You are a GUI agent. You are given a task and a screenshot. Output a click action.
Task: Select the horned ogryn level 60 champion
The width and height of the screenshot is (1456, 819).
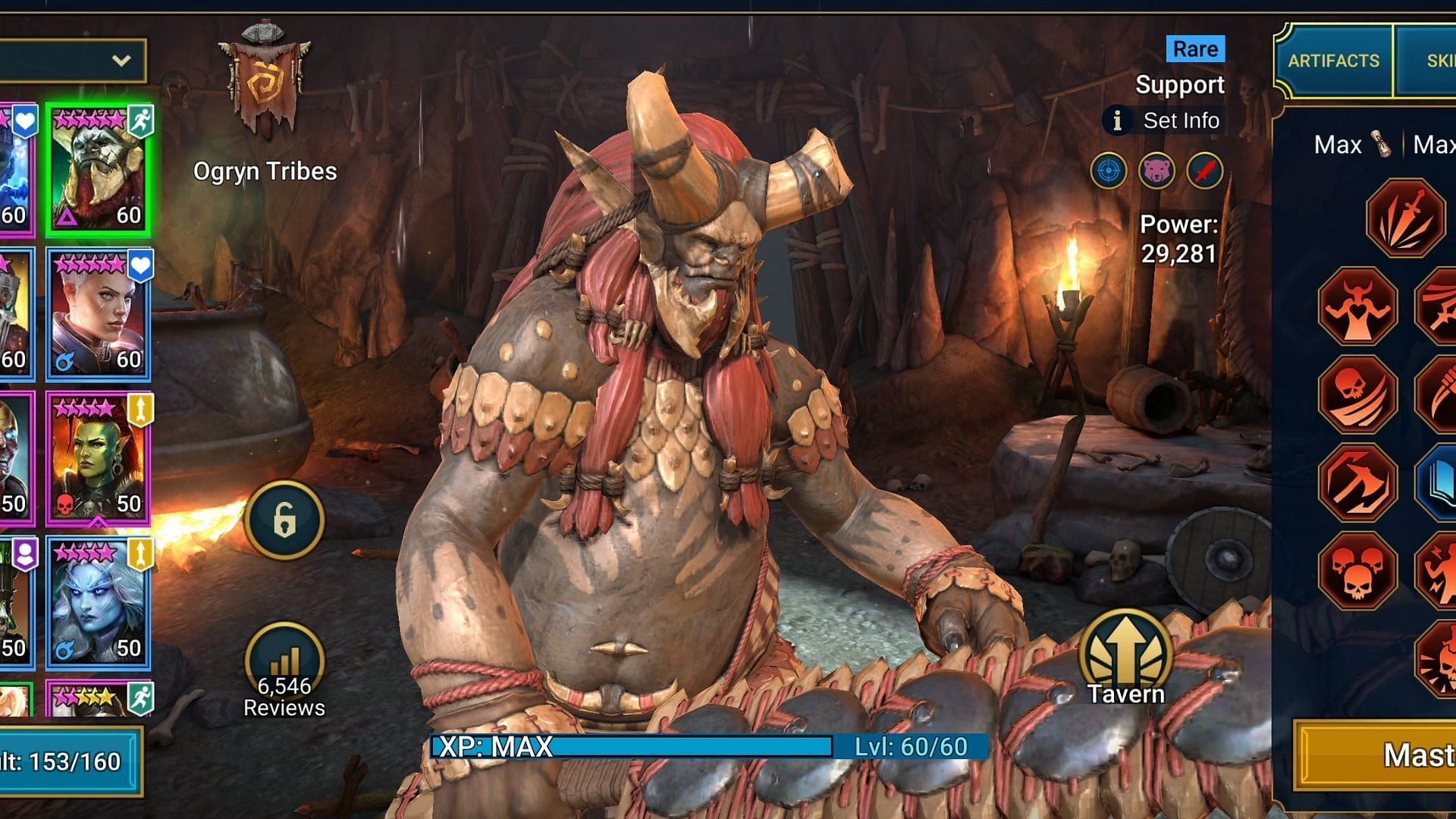(99, 170)
